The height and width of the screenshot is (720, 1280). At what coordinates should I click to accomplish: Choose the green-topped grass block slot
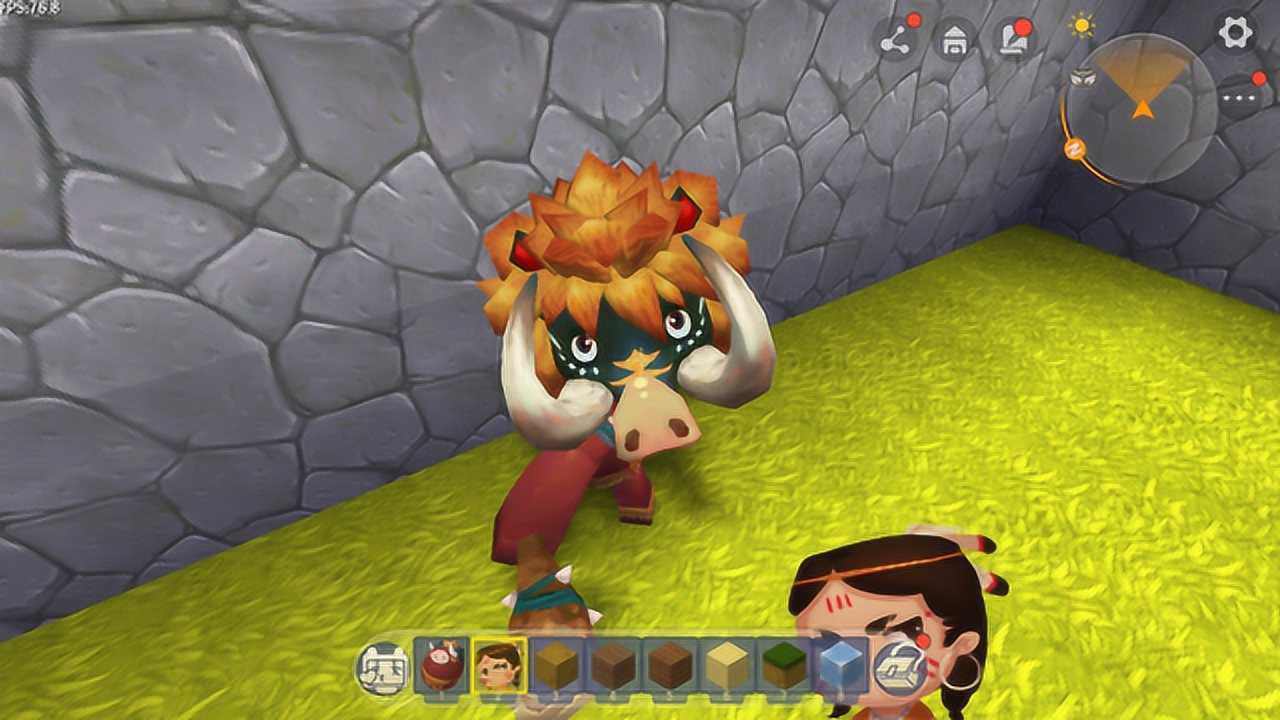[784, 665]
